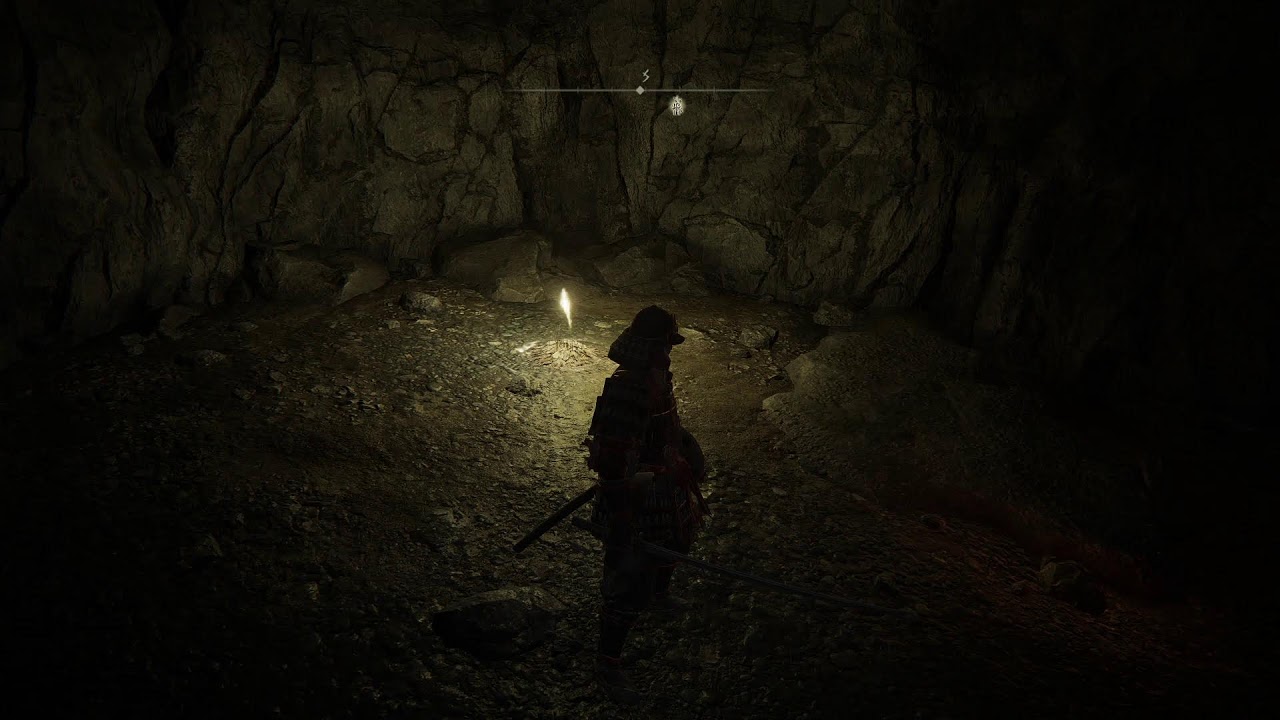Select the glowing marker below the compass
Screen dimensions: 1280x720
tap(677, 104)
